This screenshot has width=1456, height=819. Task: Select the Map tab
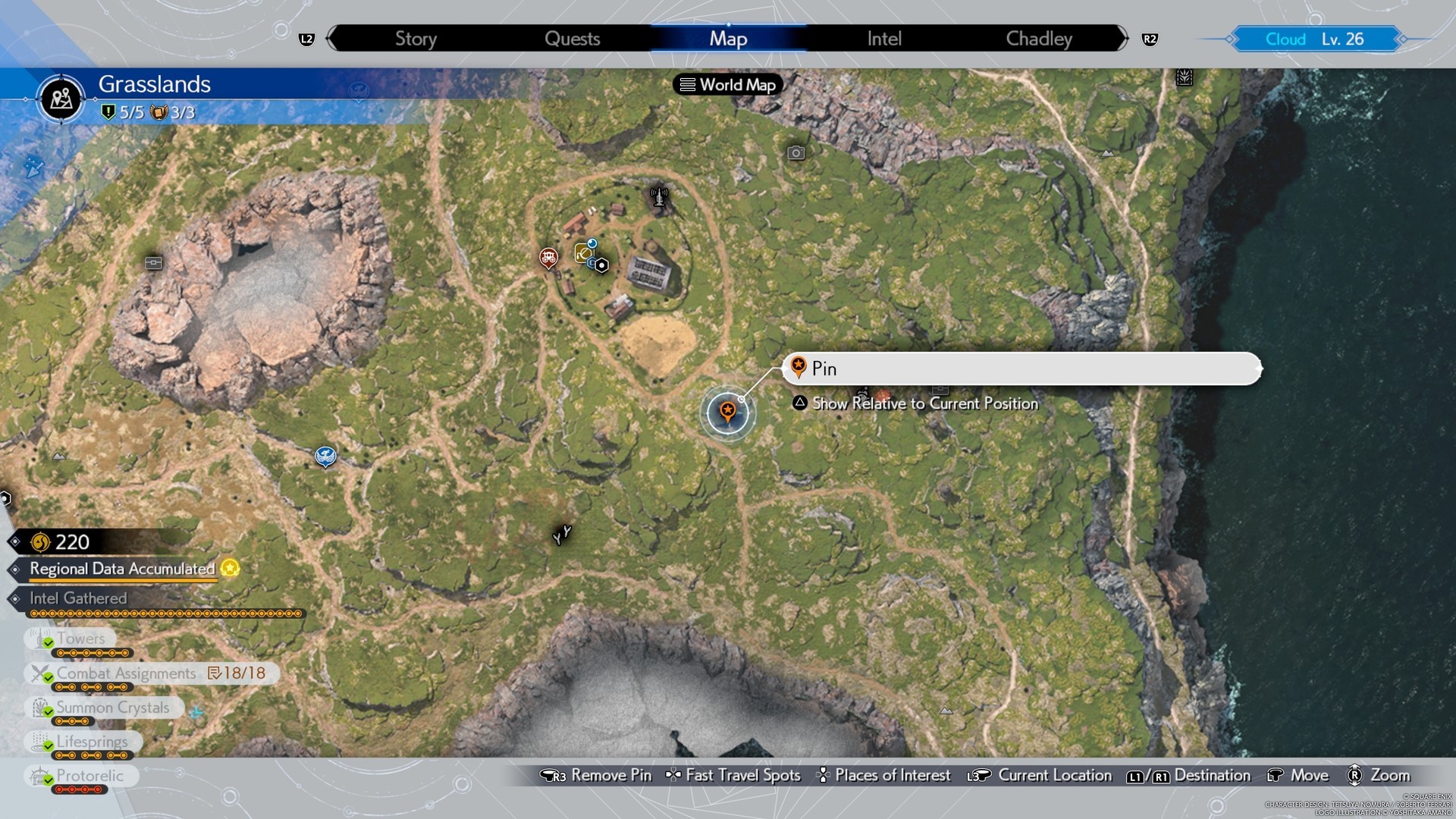[728, 39]
